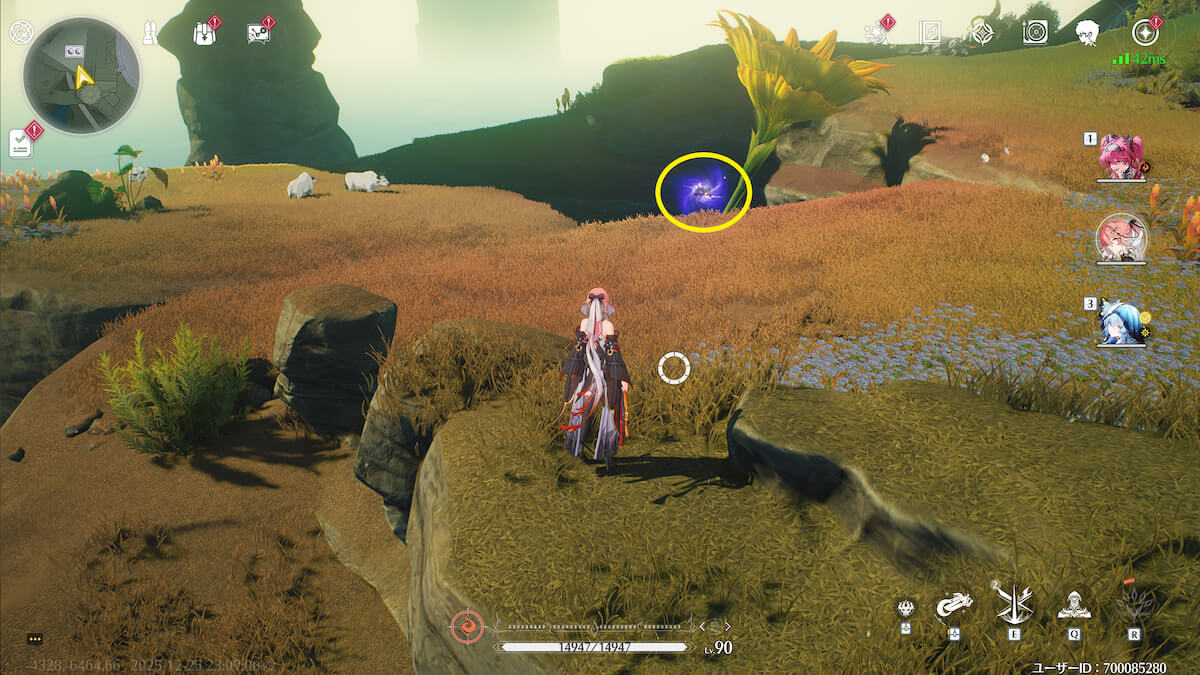Open the guidebook icon
Image resolution: width=1200 pixels, height=675 pixels.
pyautogui.click(x=930, y=33)
